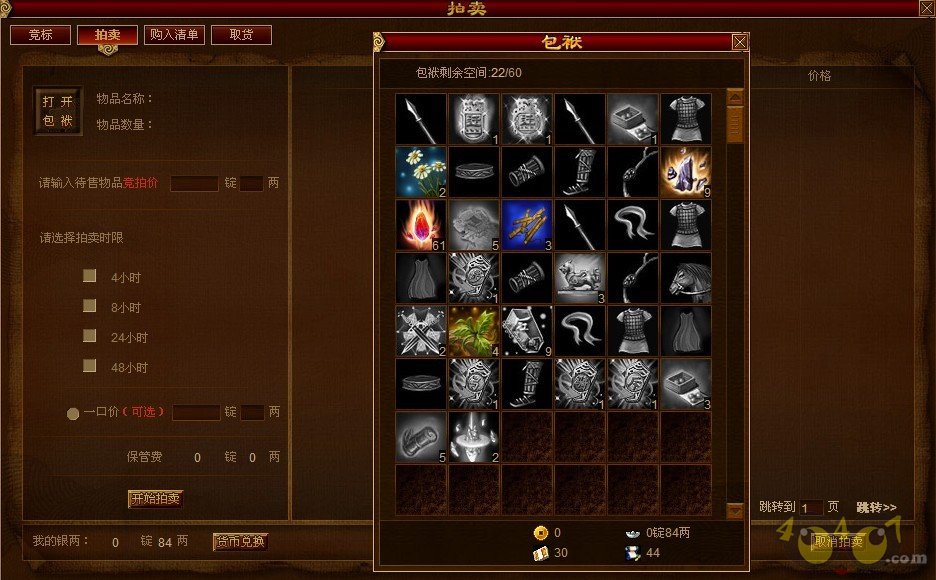Choose the 8小时 auction duration

coord(90,306)
